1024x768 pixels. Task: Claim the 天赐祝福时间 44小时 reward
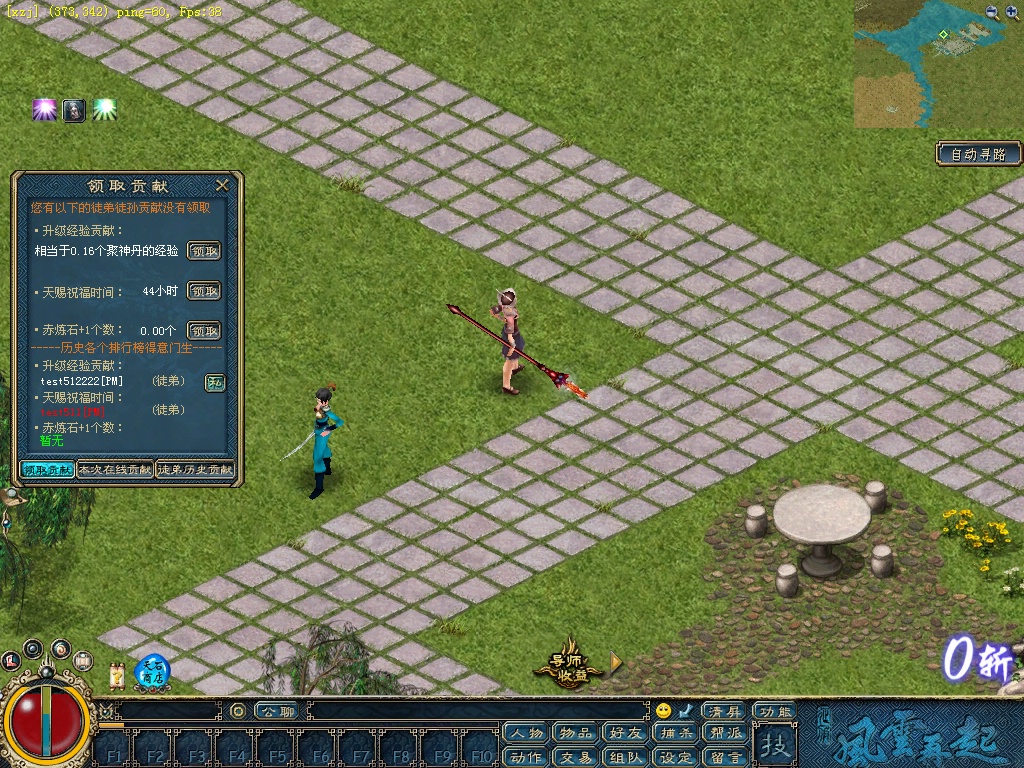(204, 291)
